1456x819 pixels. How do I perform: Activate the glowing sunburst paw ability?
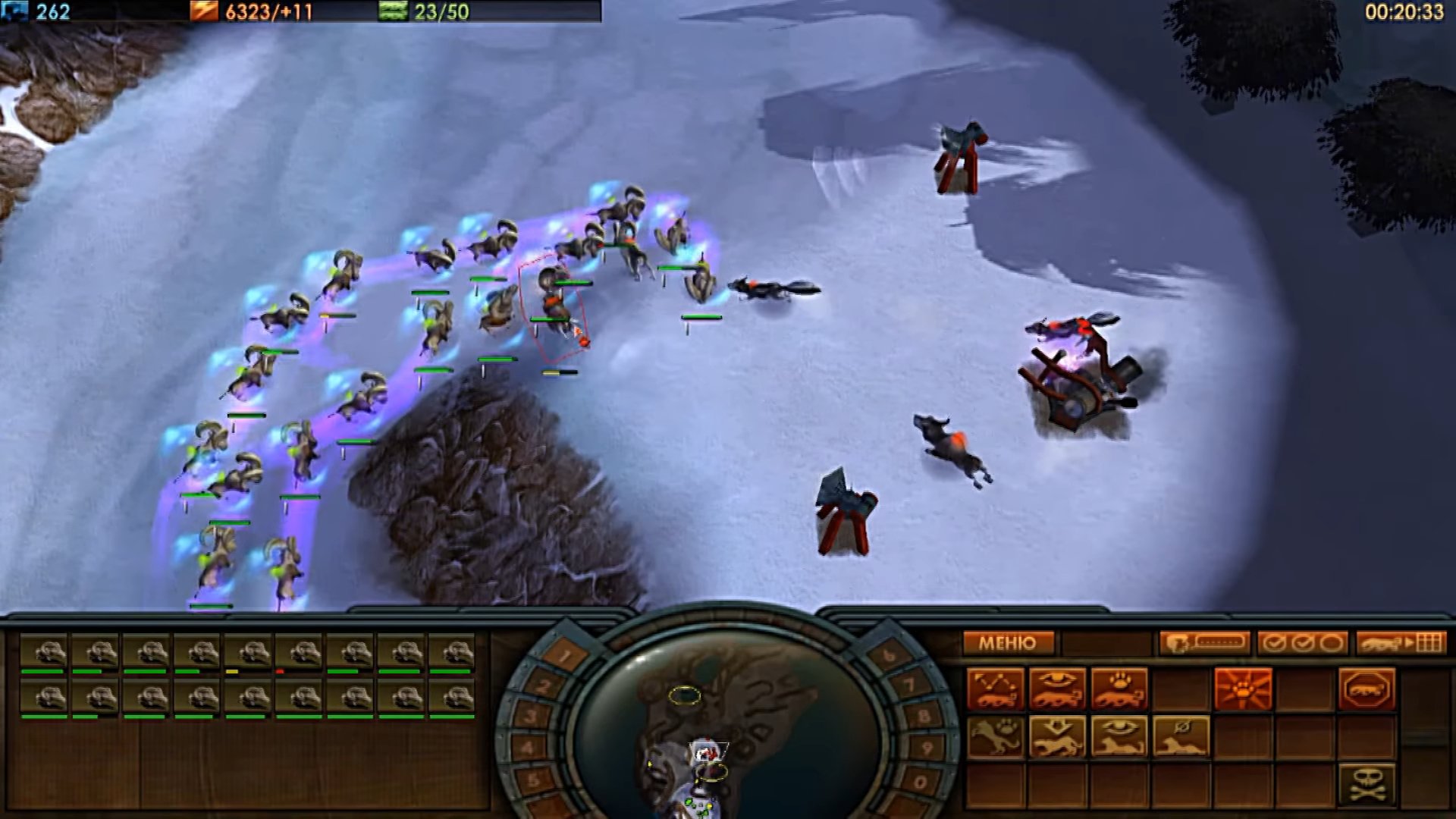(1242, 689)
